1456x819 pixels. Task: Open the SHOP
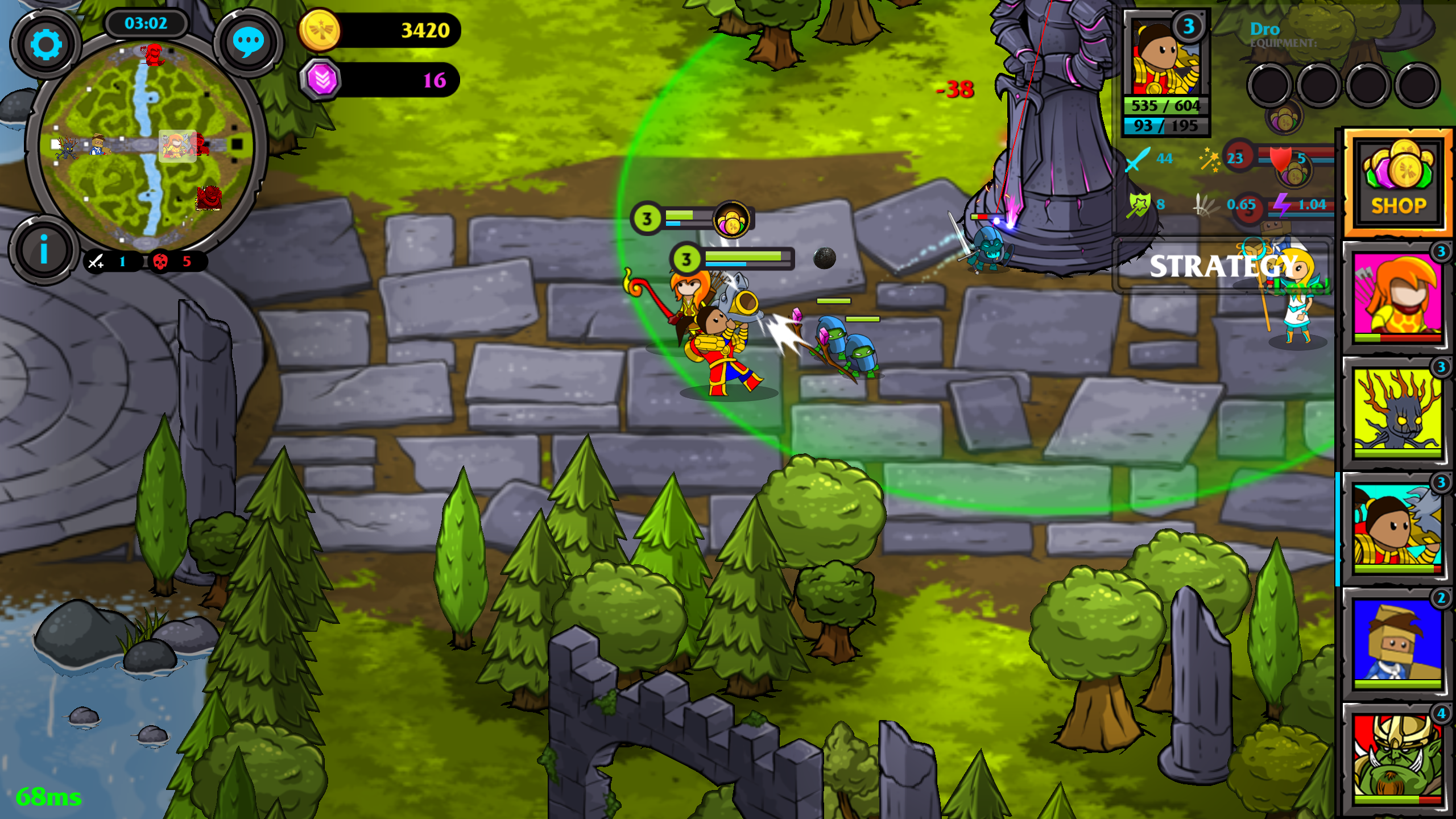[1398, 182]
